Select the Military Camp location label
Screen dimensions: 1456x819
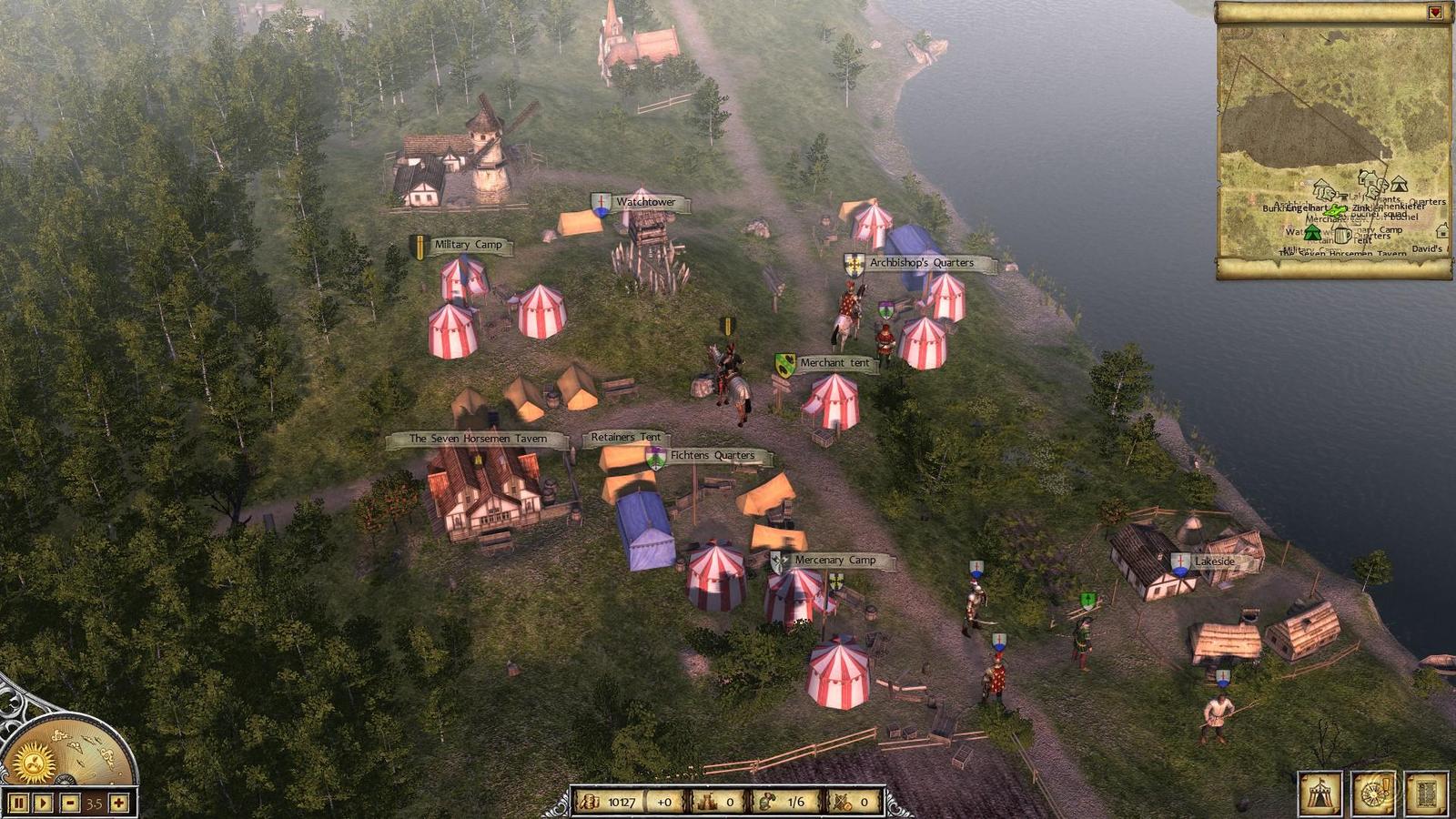(x=468, y=245)
